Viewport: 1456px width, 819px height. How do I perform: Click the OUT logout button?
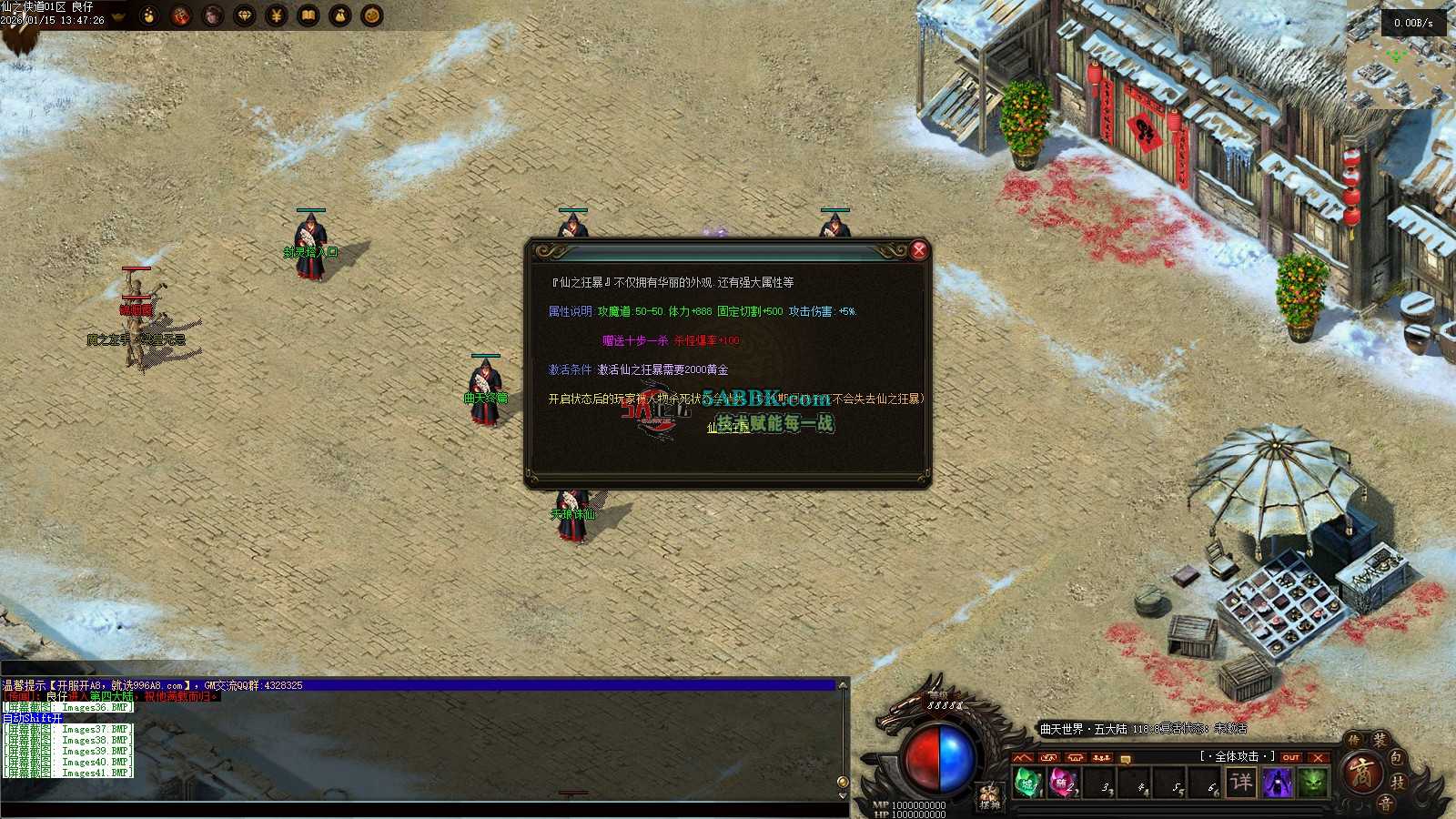pos(1290,757)
